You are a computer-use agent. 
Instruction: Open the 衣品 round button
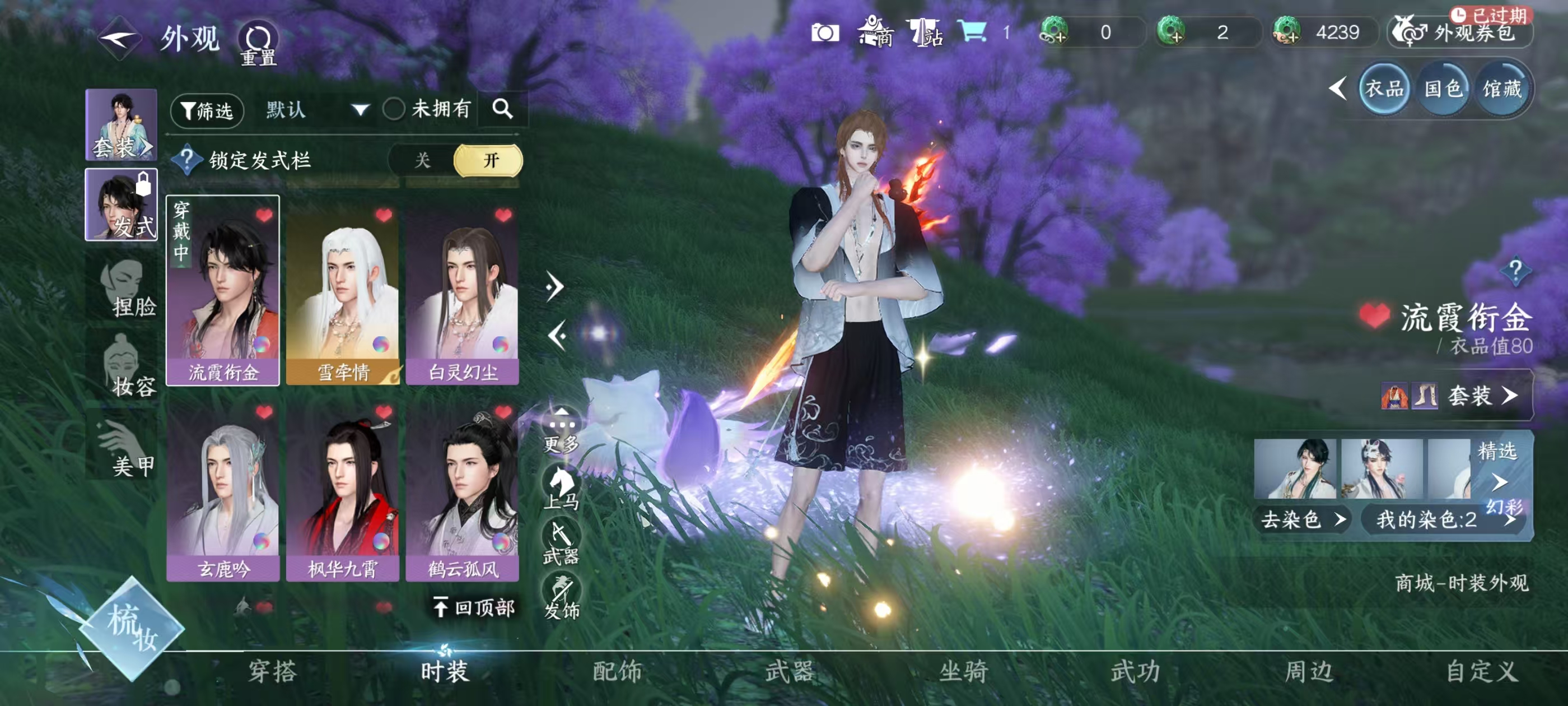coord(1384,90)
